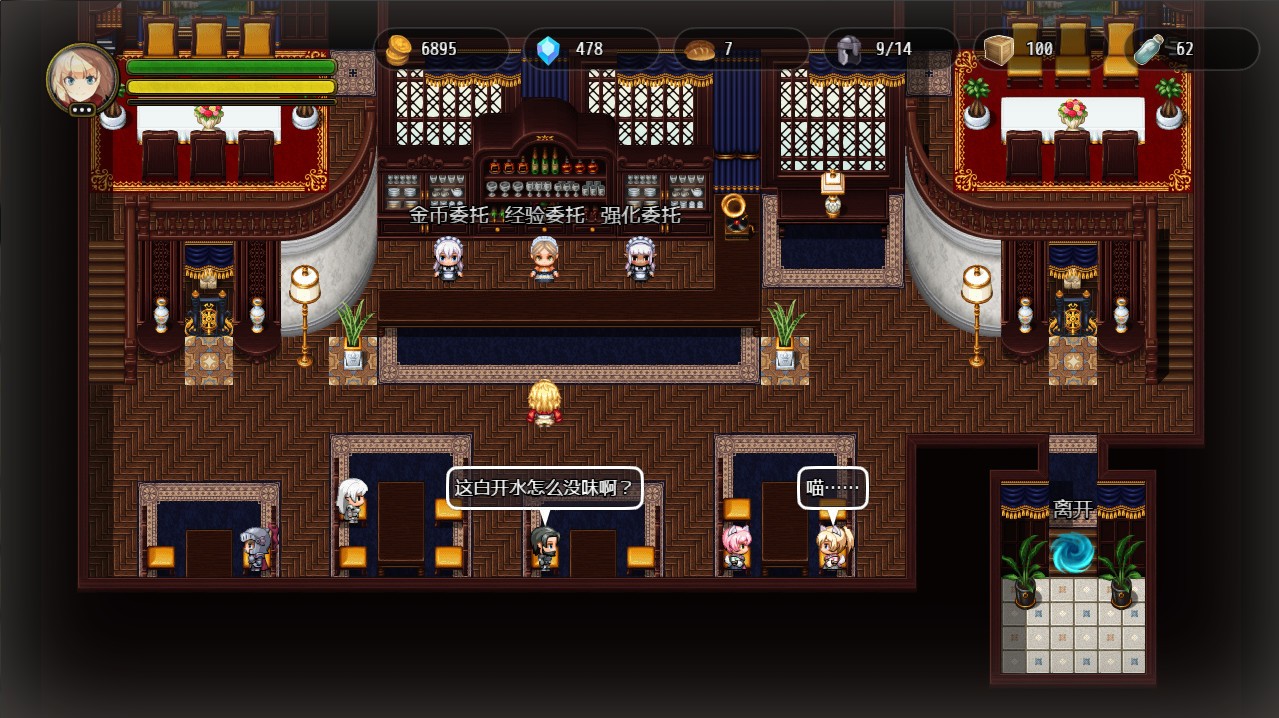Open the character portrait menu
Screen dimensions: 1279x718
coord(82,77)
